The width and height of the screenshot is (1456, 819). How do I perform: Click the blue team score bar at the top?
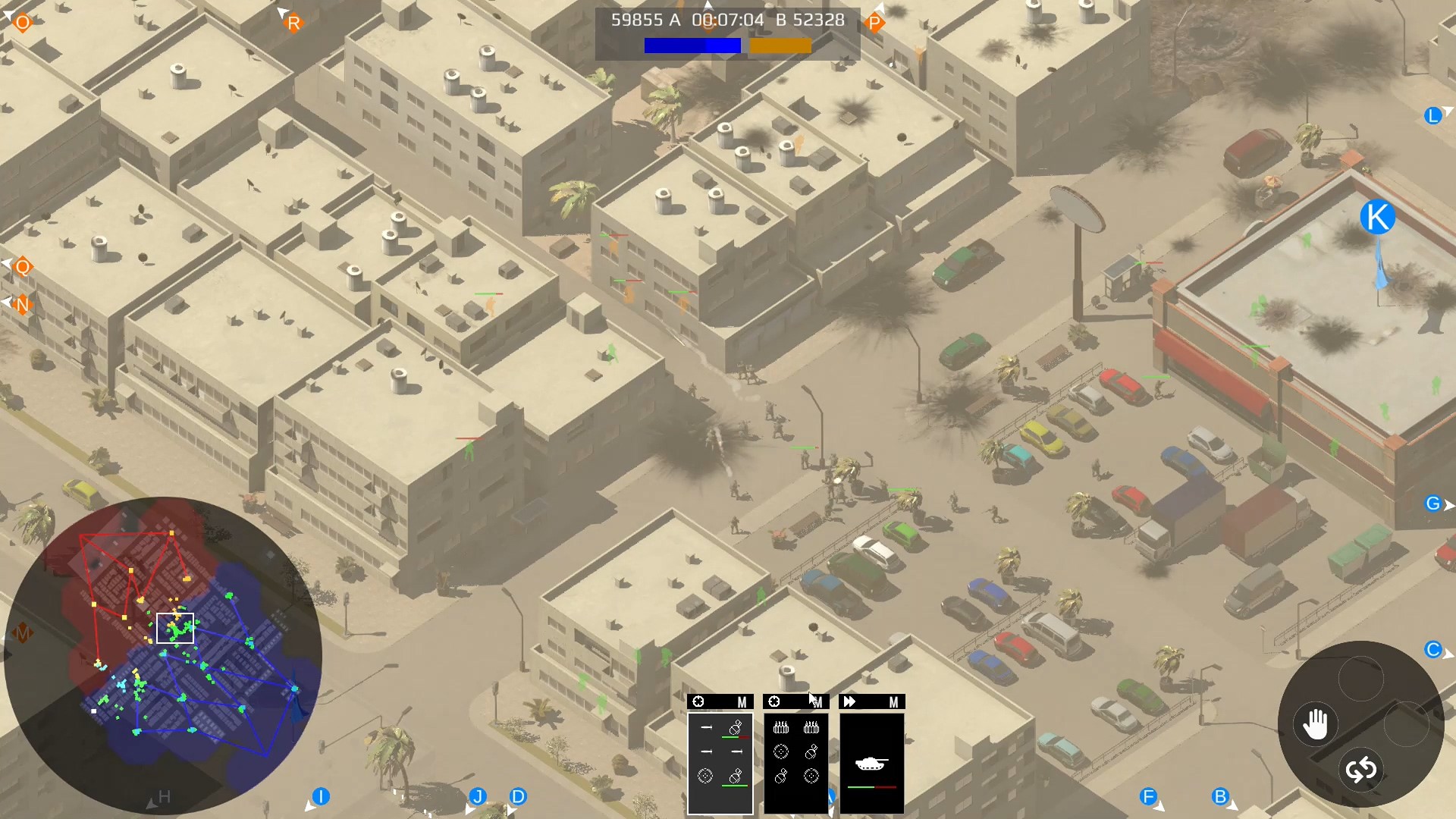(x=691, y=46)
